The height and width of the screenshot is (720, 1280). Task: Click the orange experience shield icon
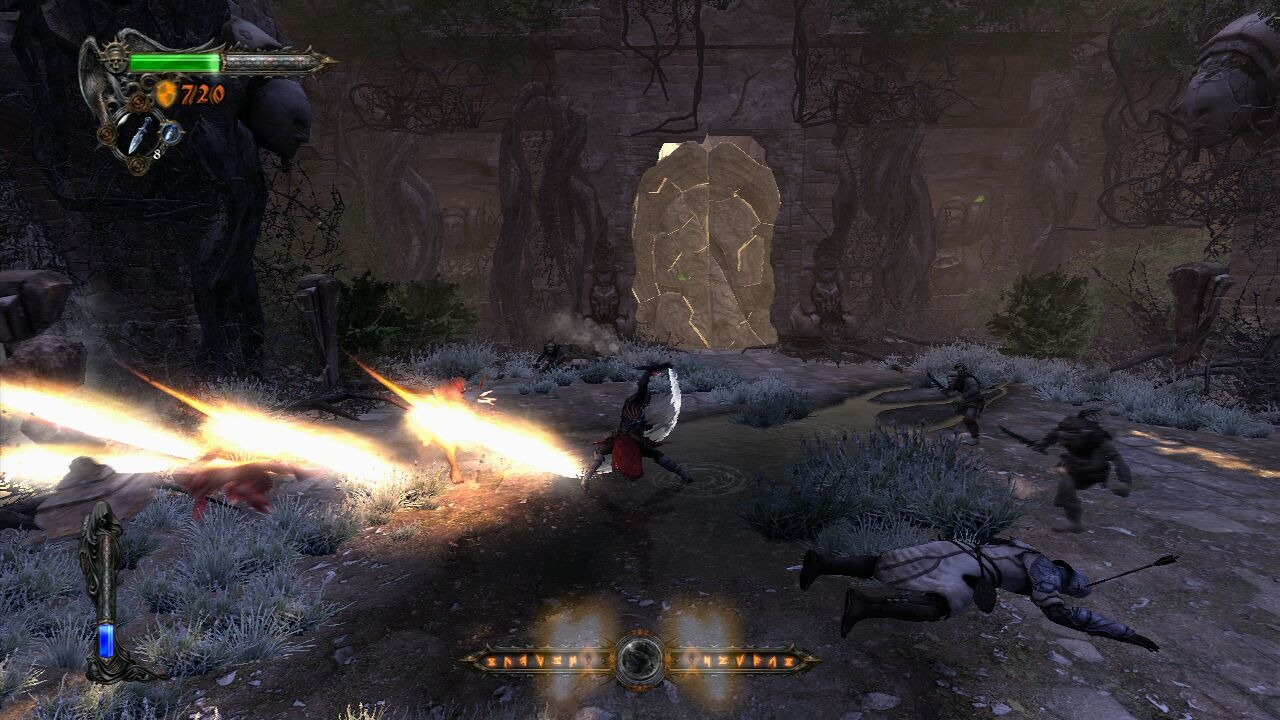(x=165, y=95)
